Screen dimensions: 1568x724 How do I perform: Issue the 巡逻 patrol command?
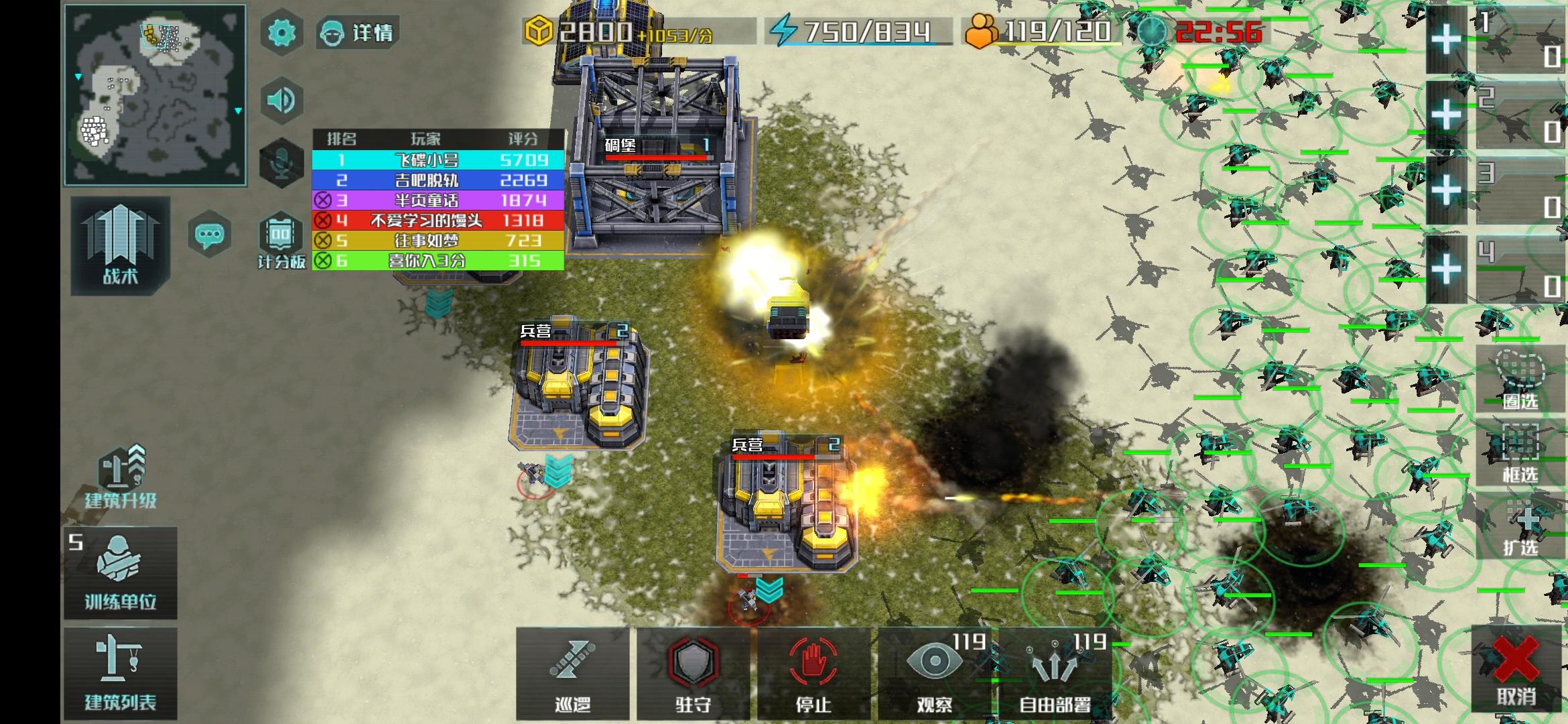[573, 674]
